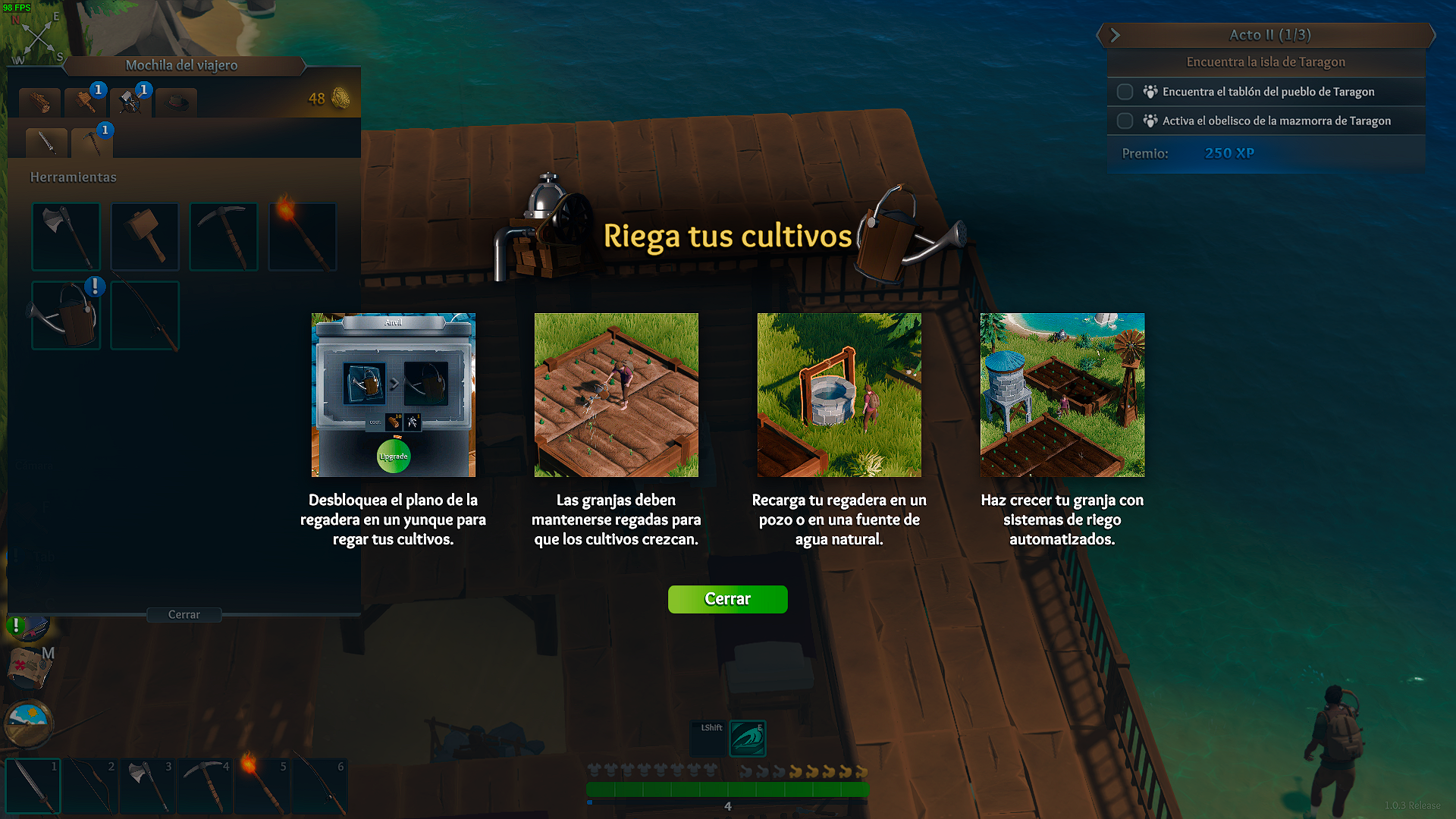Switch to the wood logs resources tab
1456x819 pixels.
tap(39, 102)
